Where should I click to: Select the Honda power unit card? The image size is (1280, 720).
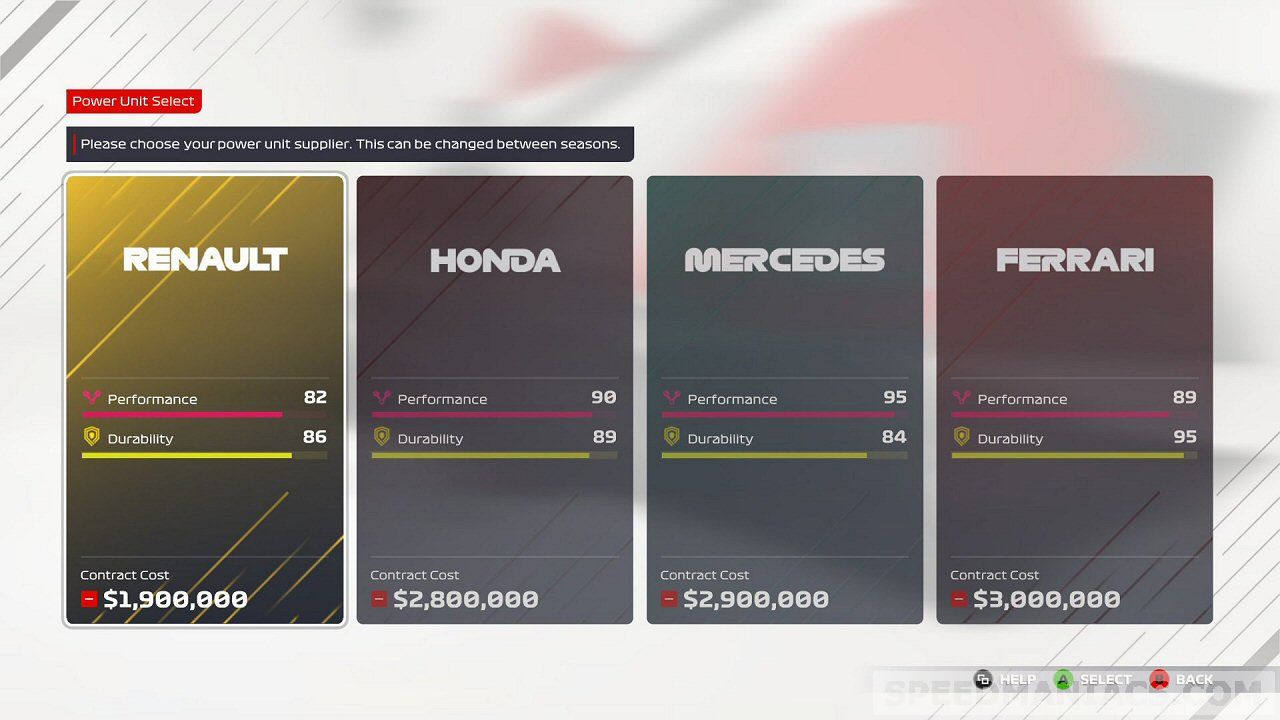pyautogui.click(x=494, y=300)
